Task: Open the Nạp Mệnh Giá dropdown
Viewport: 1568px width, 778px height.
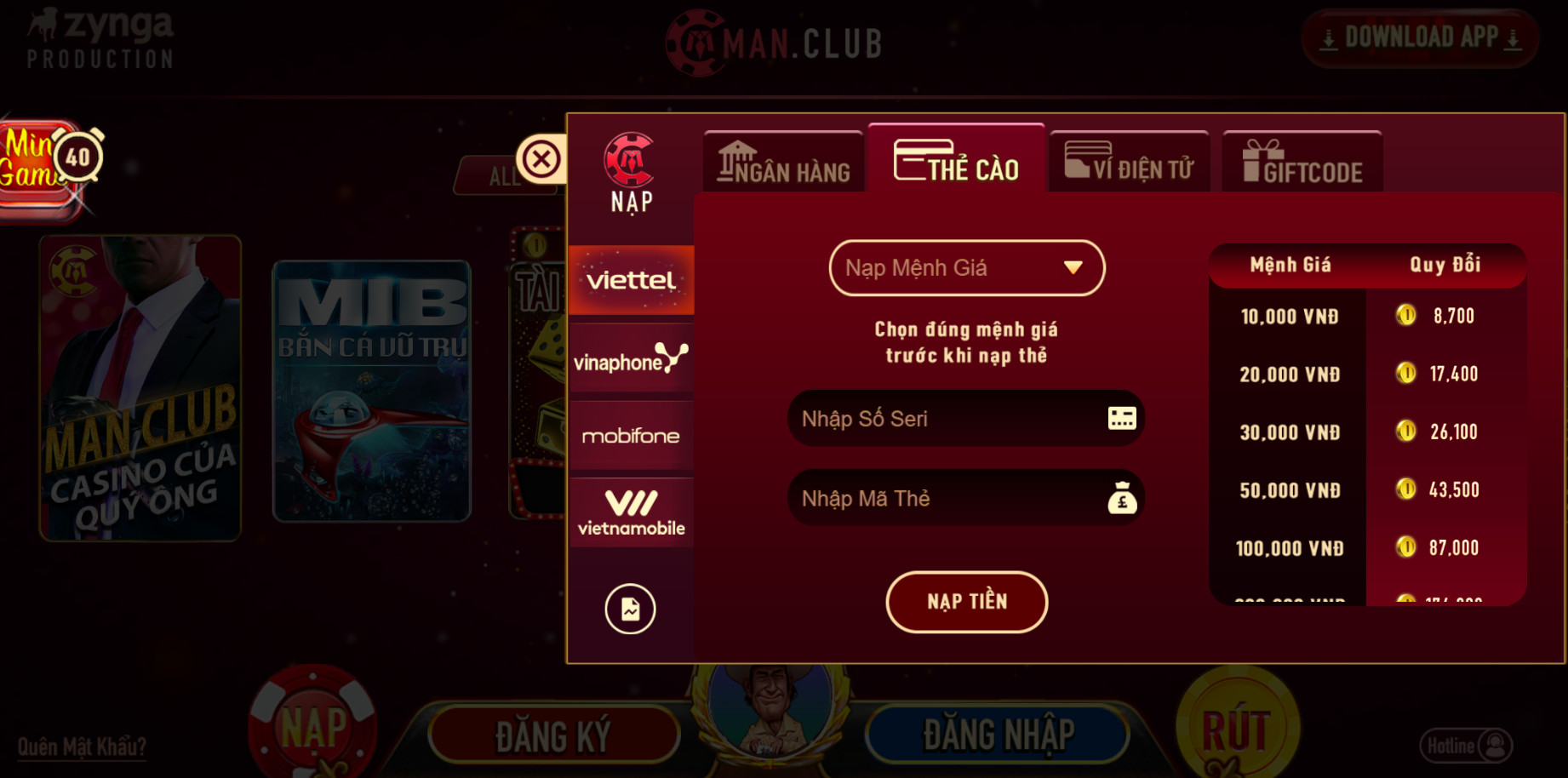Action: (x=966, y=267)
